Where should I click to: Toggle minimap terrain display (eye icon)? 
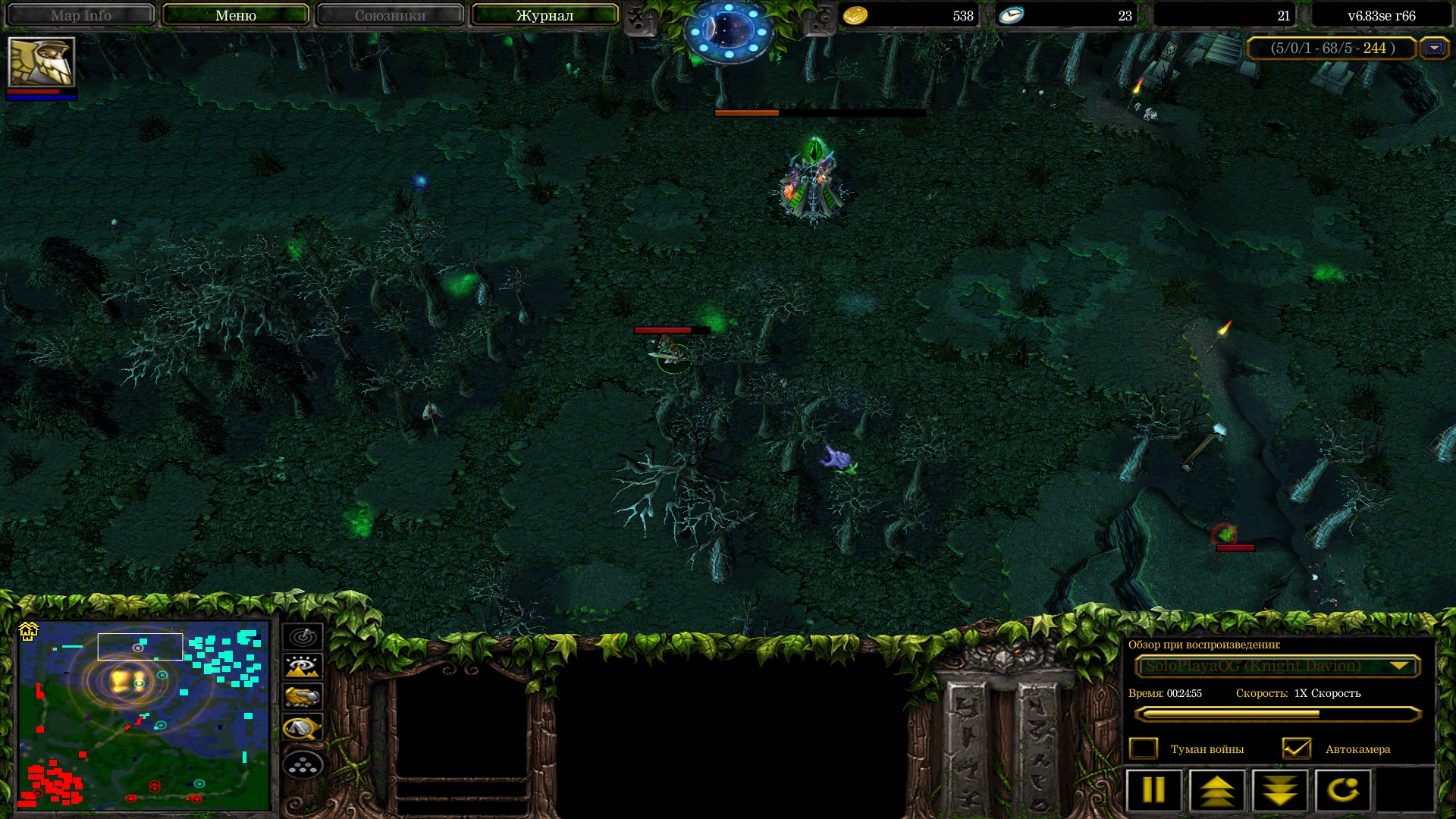(x=303, y=667)
